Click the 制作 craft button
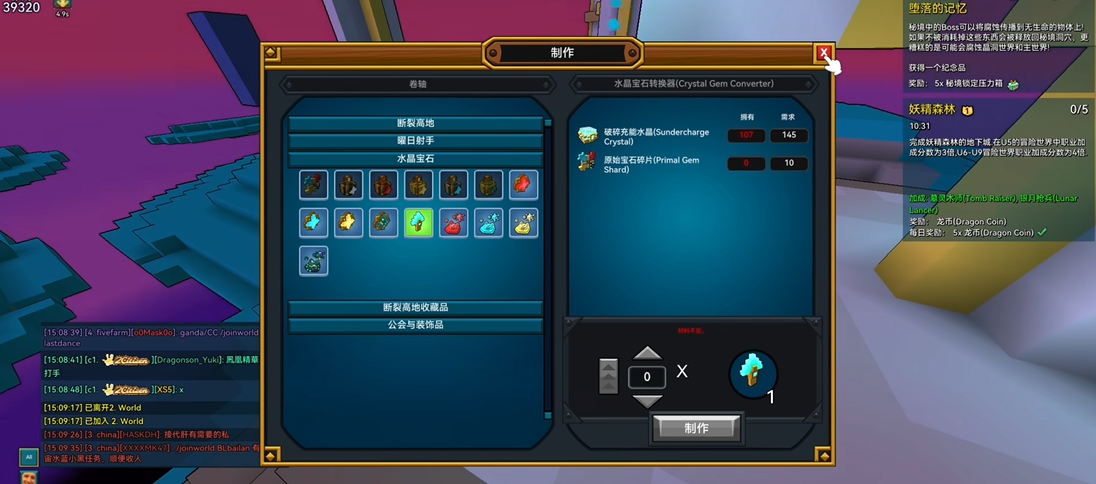 (x=697, y=428)
